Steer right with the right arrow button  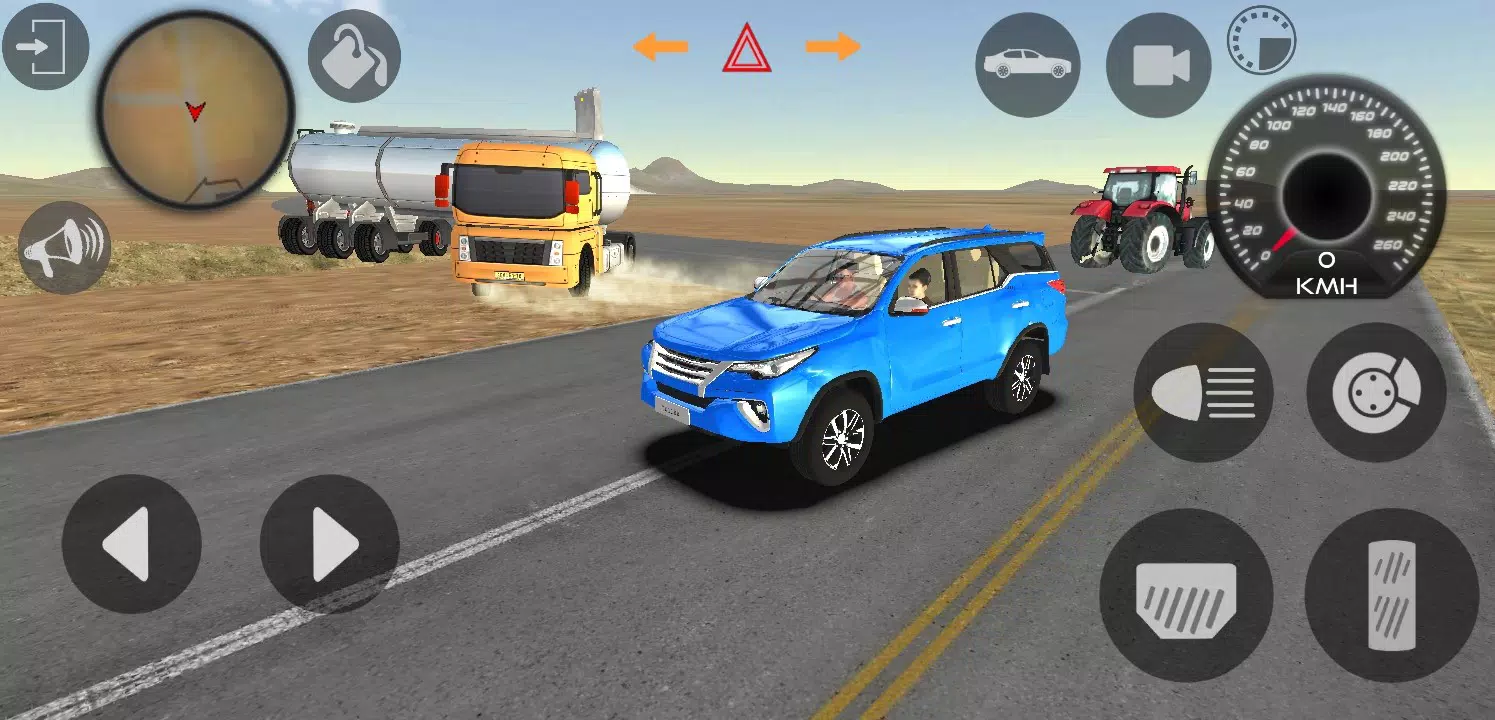pyautogui.click(x=330, y=544)
